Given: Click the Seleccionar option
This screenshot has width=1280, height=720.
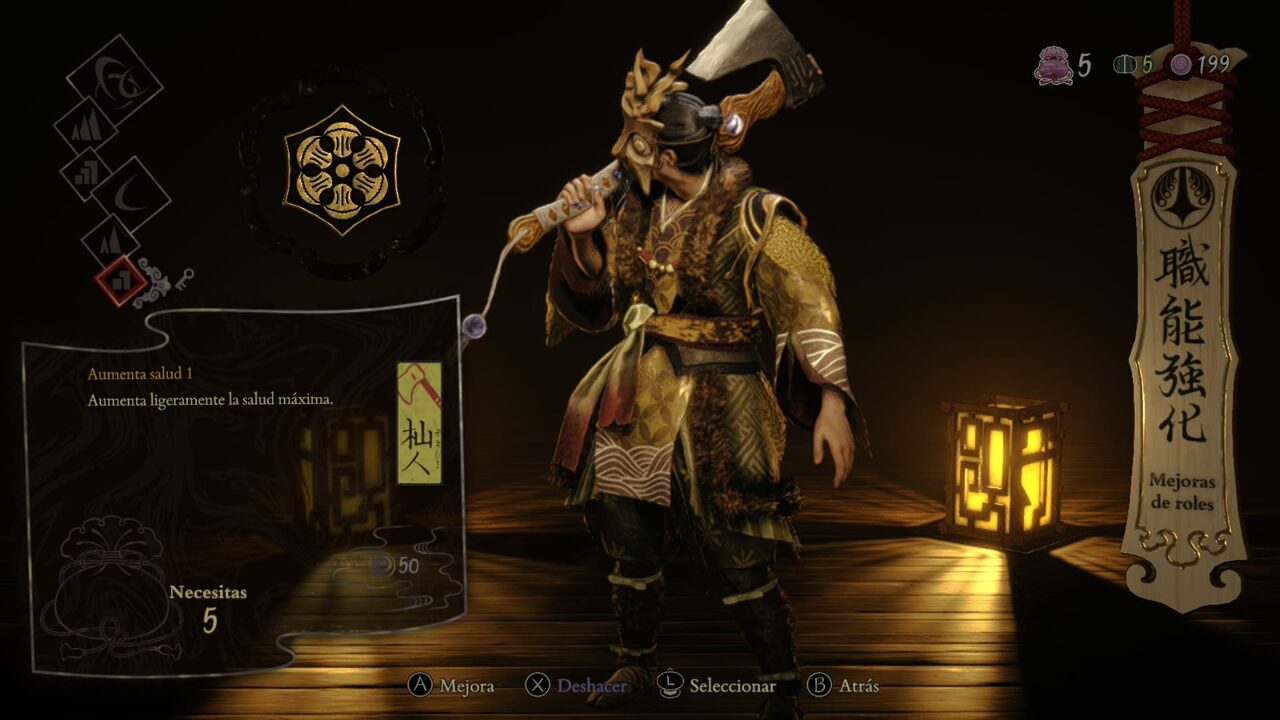Looking at the screenshot, I should pyautogui.click(x=716, y=686).
